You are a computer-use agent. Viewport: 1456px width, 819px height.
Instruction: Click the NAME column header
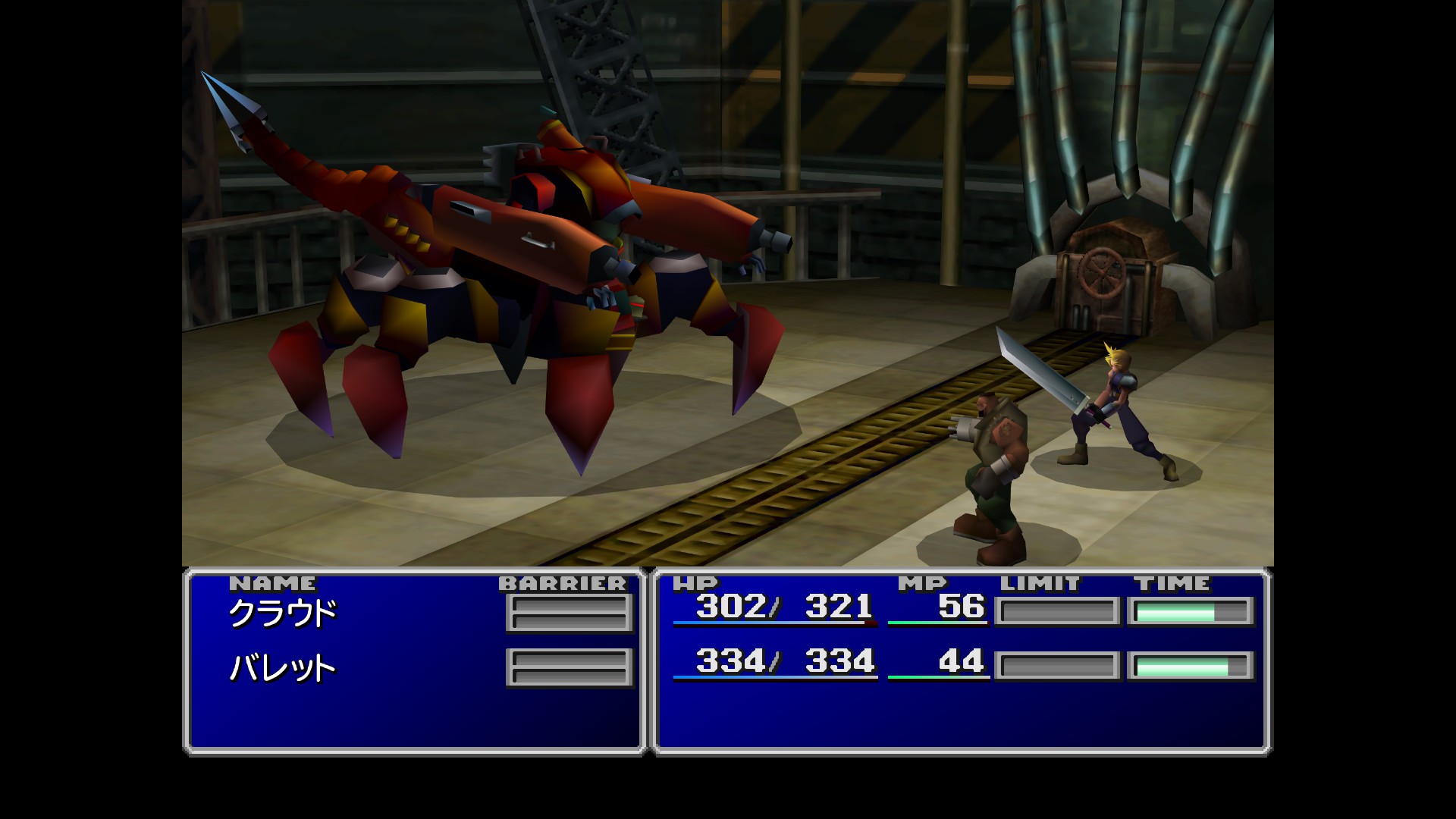coord(275,584)
